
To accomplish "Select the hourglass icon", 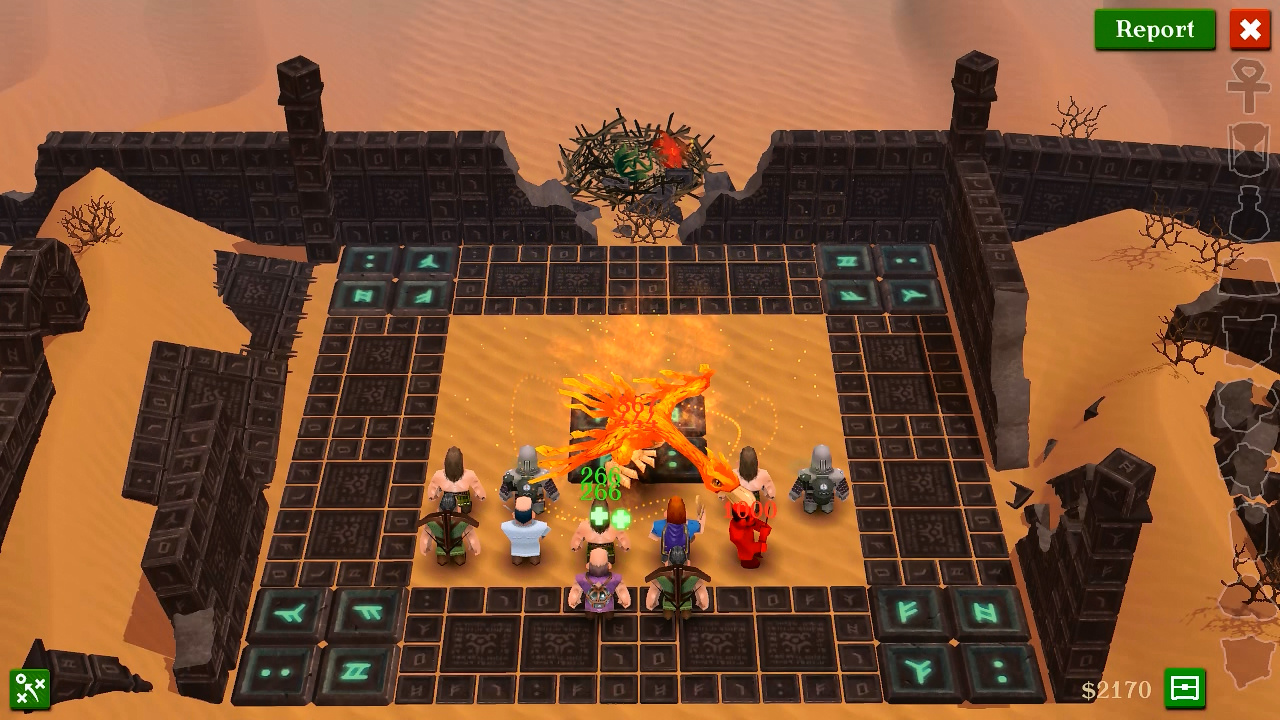I will pos(1248,149).
